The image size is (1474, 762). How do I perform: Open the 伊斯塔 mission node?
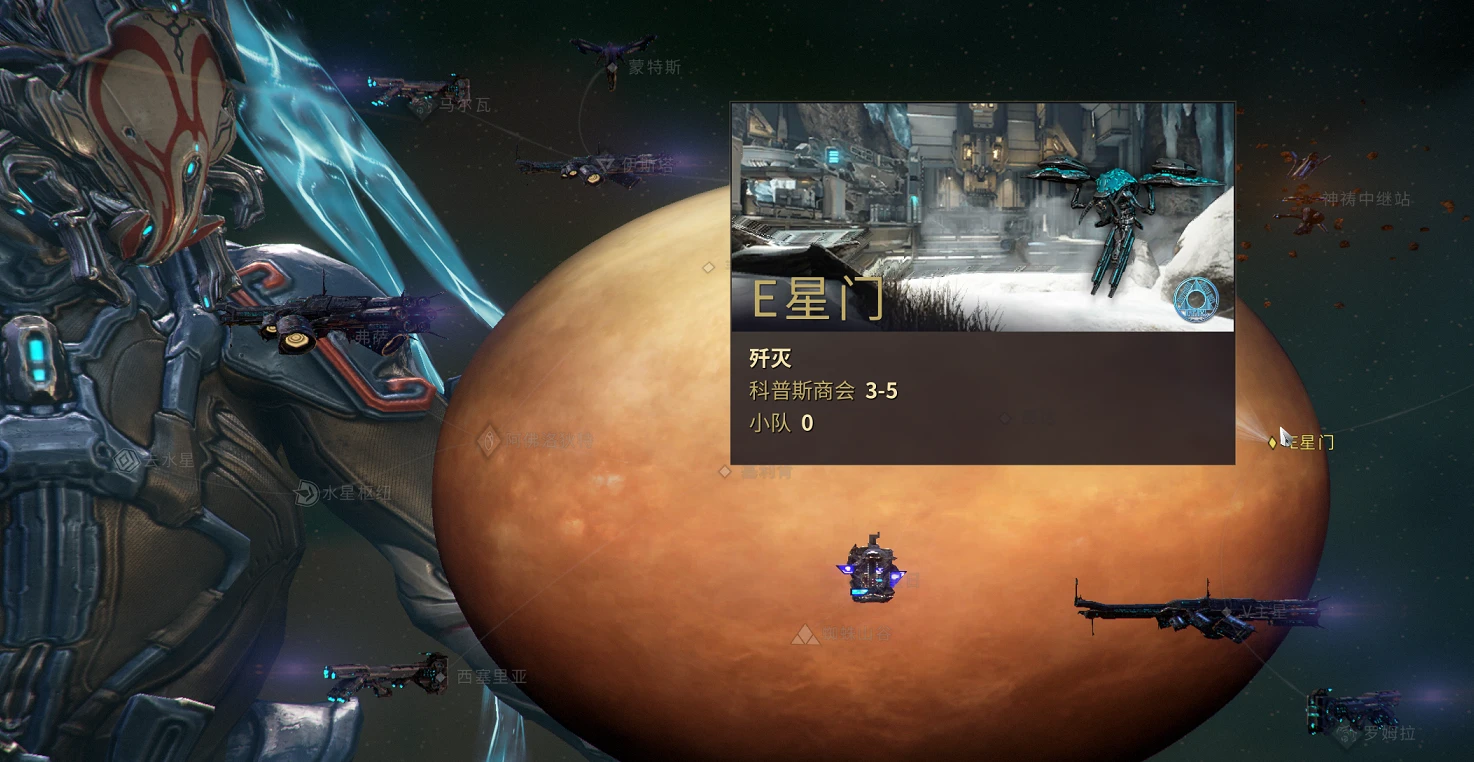(605, 163)
